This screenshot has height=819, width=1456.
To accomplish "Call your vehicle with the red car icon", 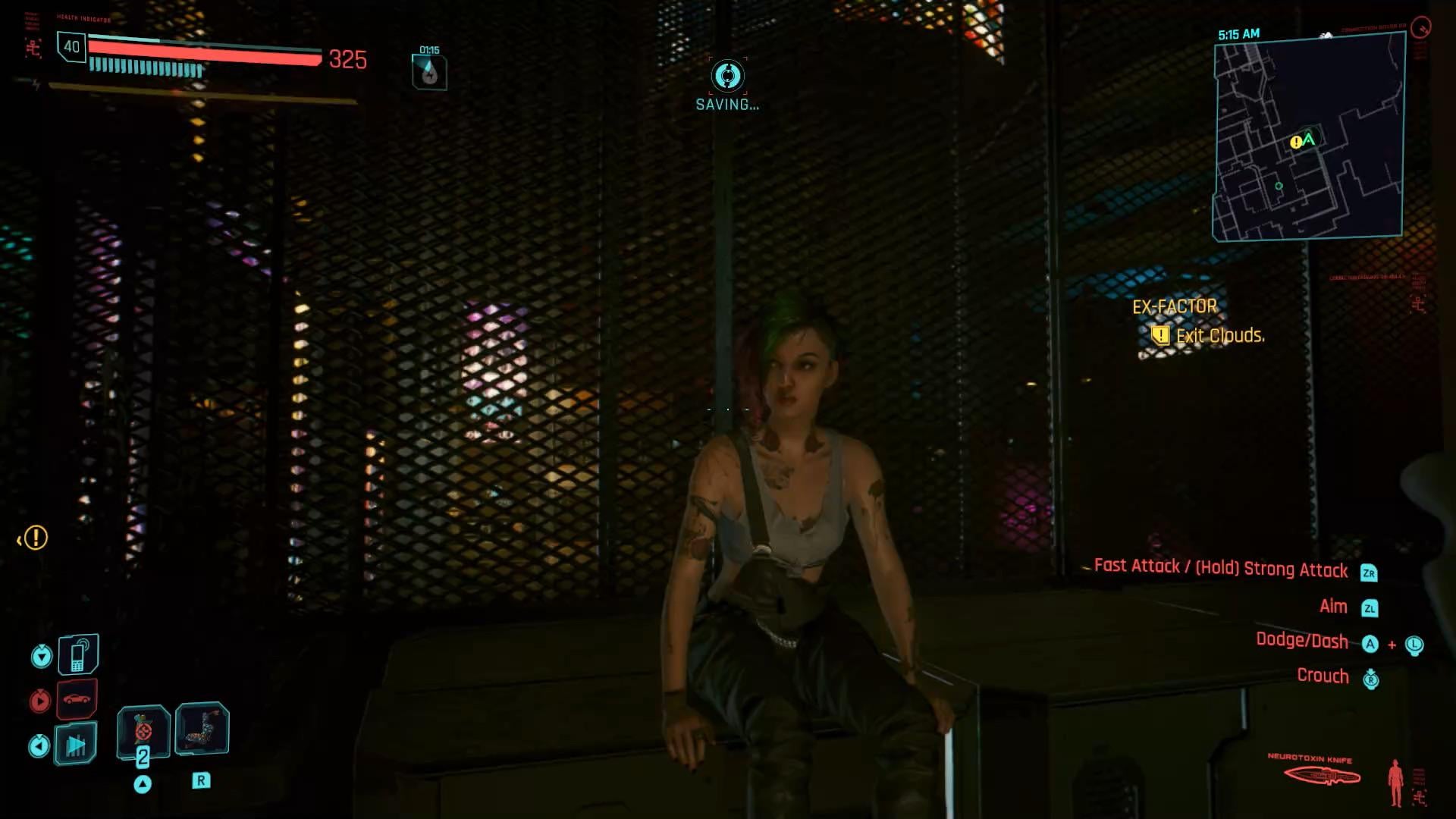I will pos(77,699).
